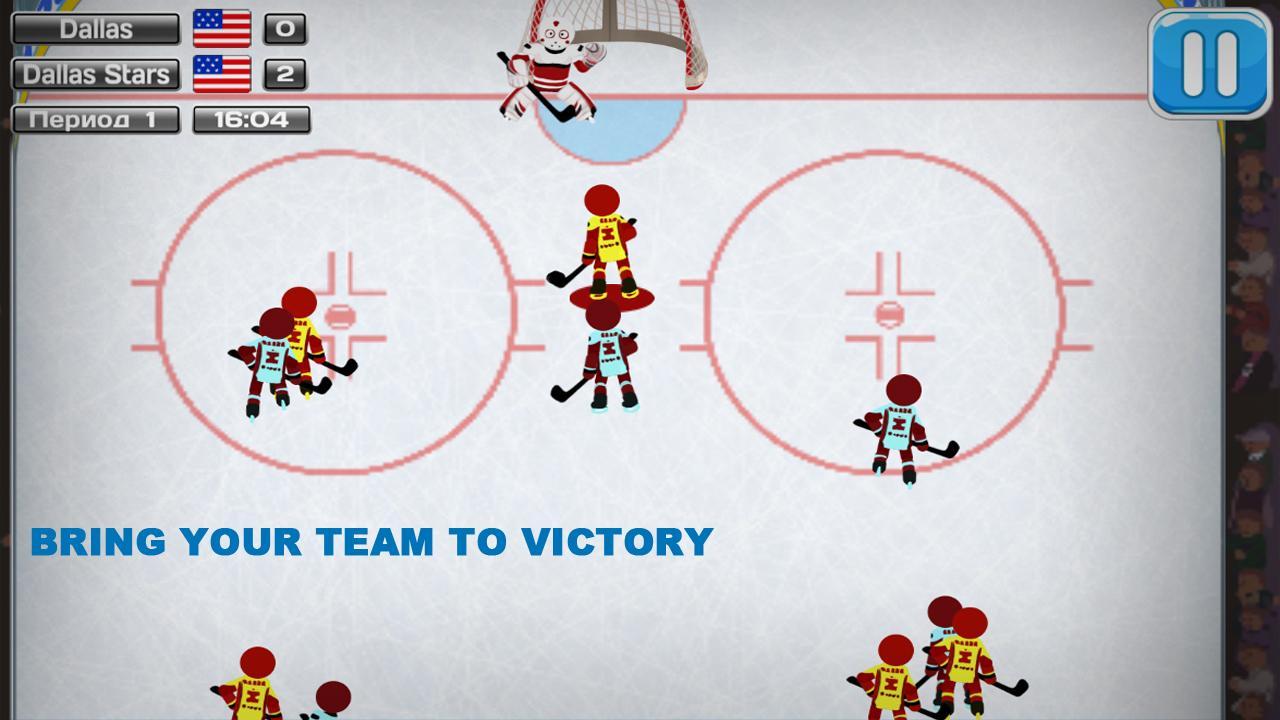Image resolution: width=1280 pixels, height=720 pixels.
Task: Click the BRING YOUR TEAM TO VICTORY text
Action: point(370,544)
